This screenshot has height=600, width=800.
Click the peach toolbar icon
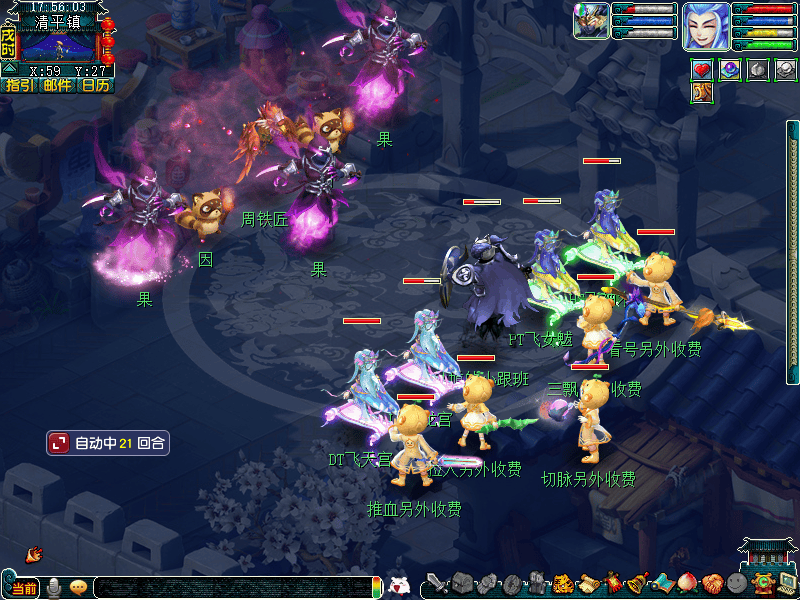point(687,583)
